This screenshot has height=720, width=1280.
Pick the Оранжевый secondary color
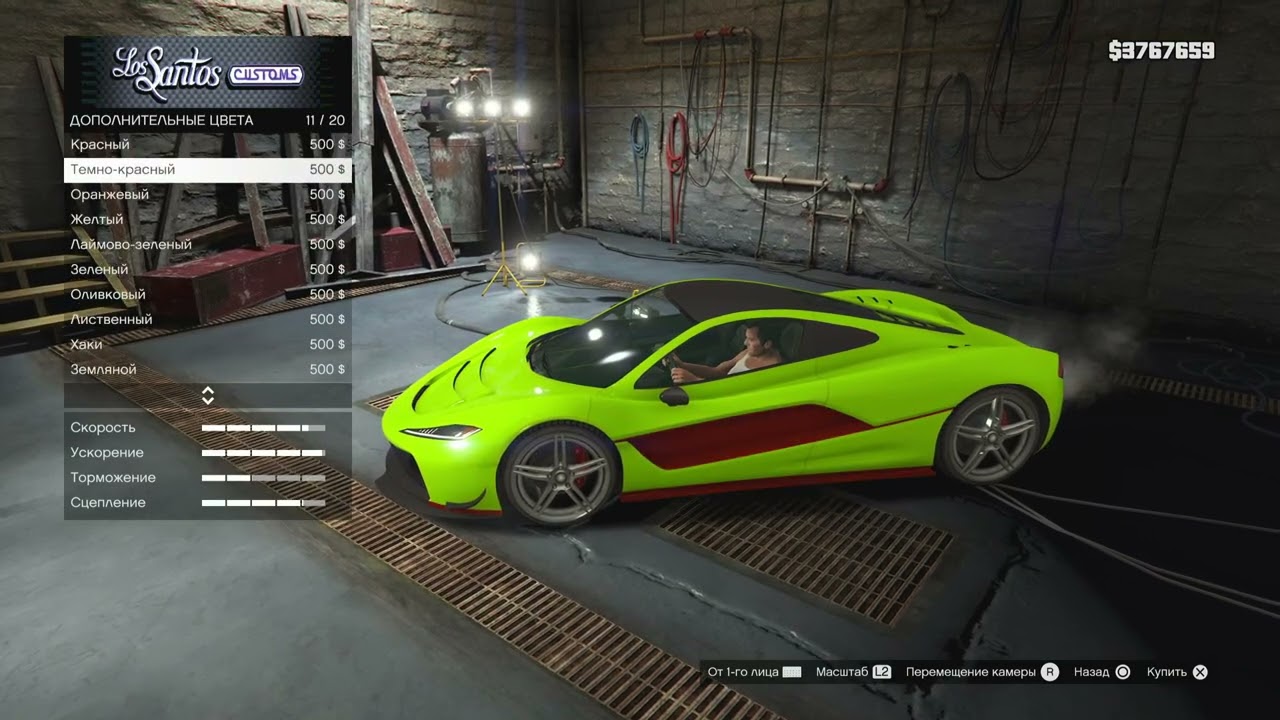tap(207, 195)
